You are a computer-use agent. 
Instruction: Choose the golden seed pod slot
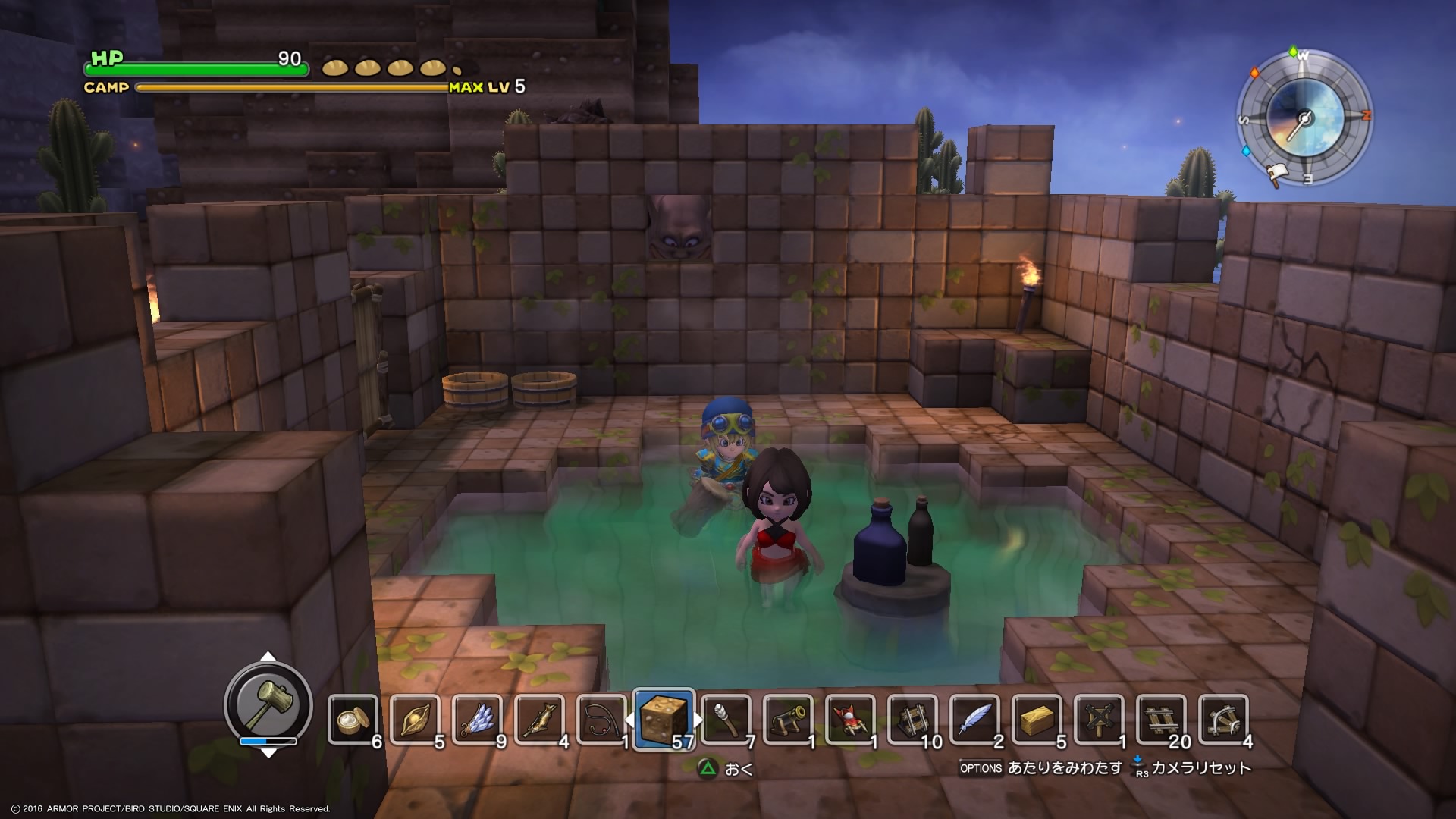tap(415, 719)
